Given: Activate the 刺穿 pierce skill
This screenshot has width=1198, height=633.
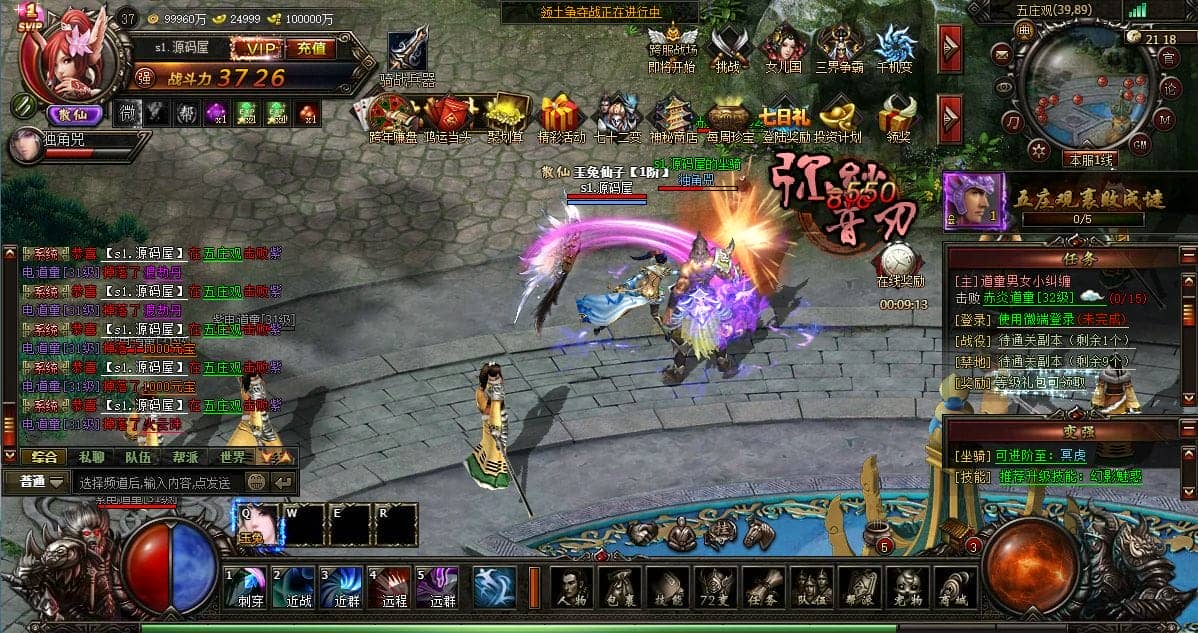Looking at the screenshot, I should click(x=245, y=588).
